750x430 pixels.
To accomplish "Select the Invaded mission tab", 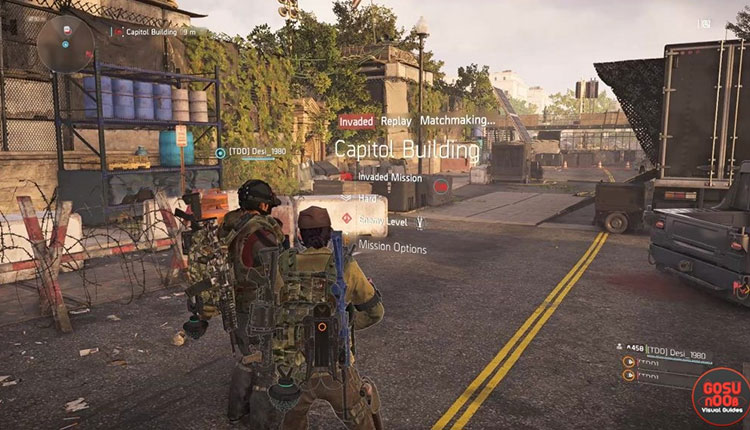I will (x=356, y=121).
